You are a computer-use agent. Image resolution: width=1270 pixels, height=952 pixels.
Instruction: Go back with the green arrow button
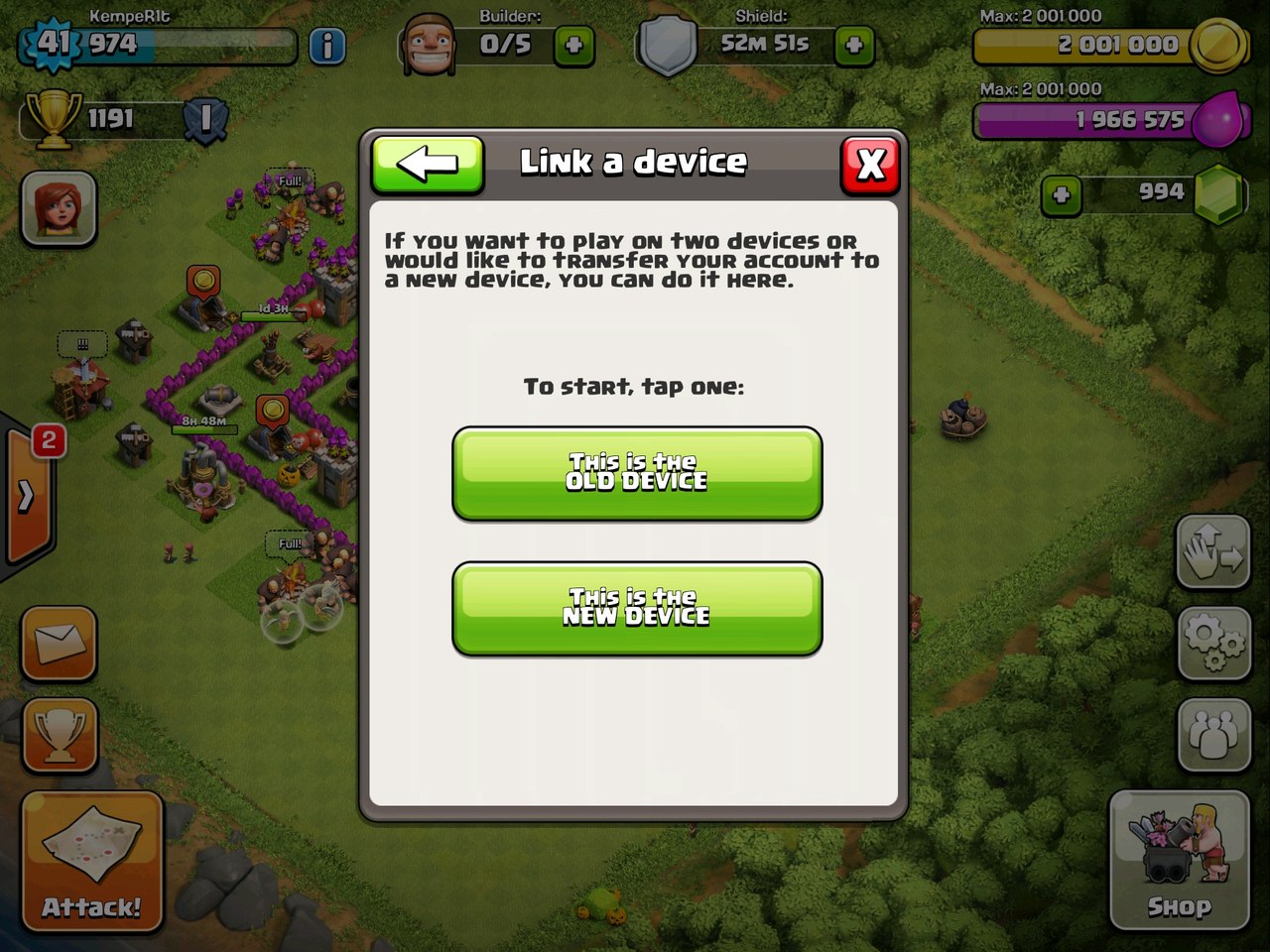click(x=428, y=164)
